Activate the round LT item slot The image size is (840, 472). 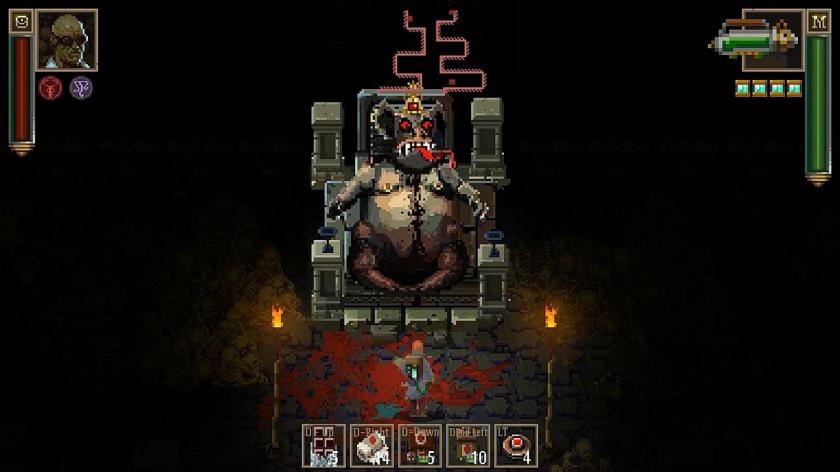[x=515, y=446]
